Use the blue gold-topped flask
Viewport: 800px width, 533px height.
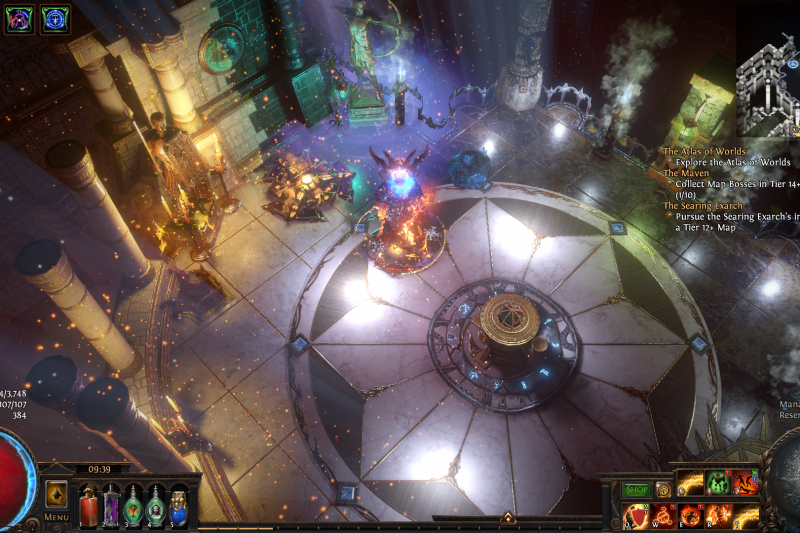(x=178, y=506)
